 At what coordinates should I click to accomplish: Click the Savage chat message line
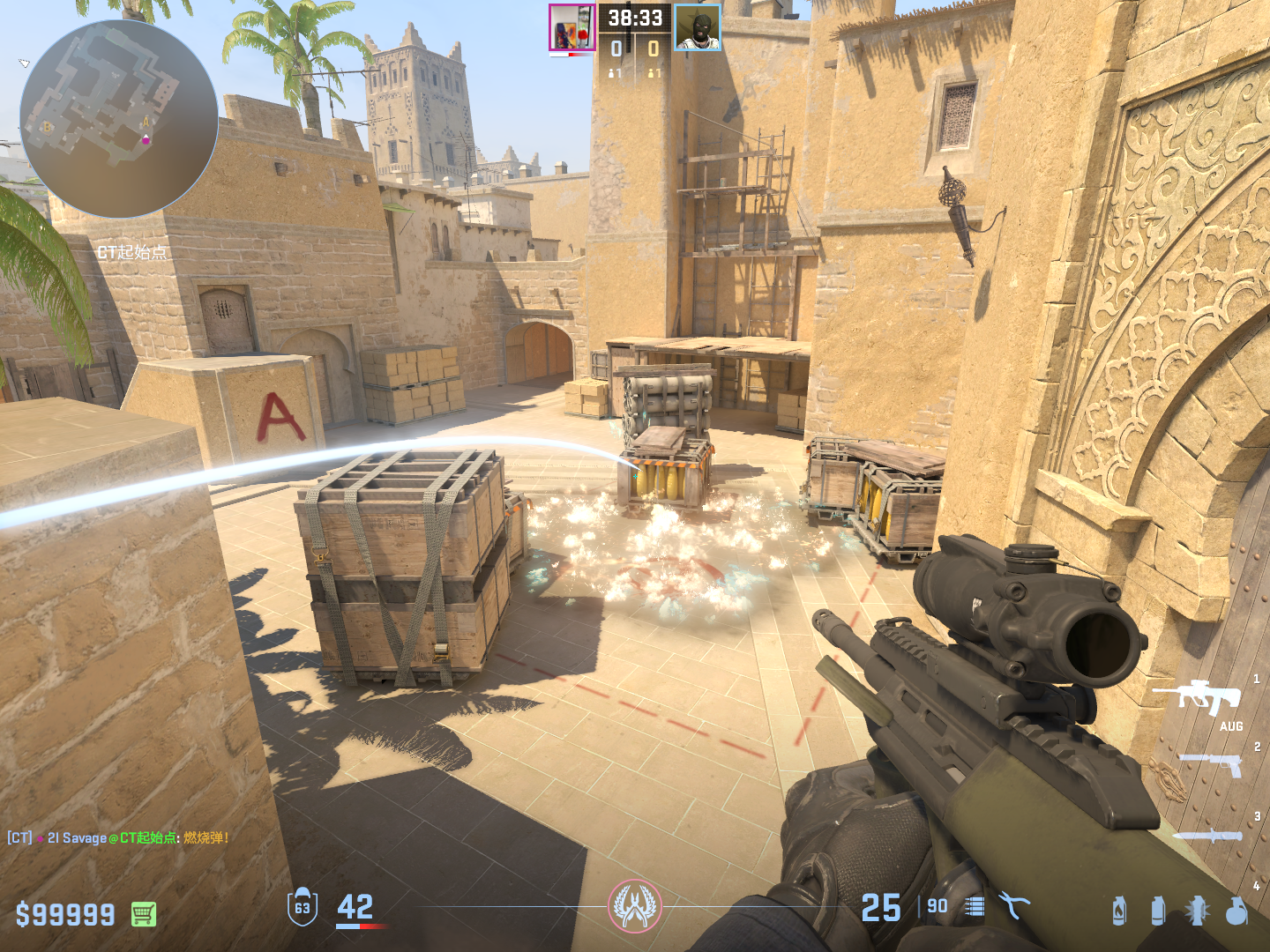[119, 837]
